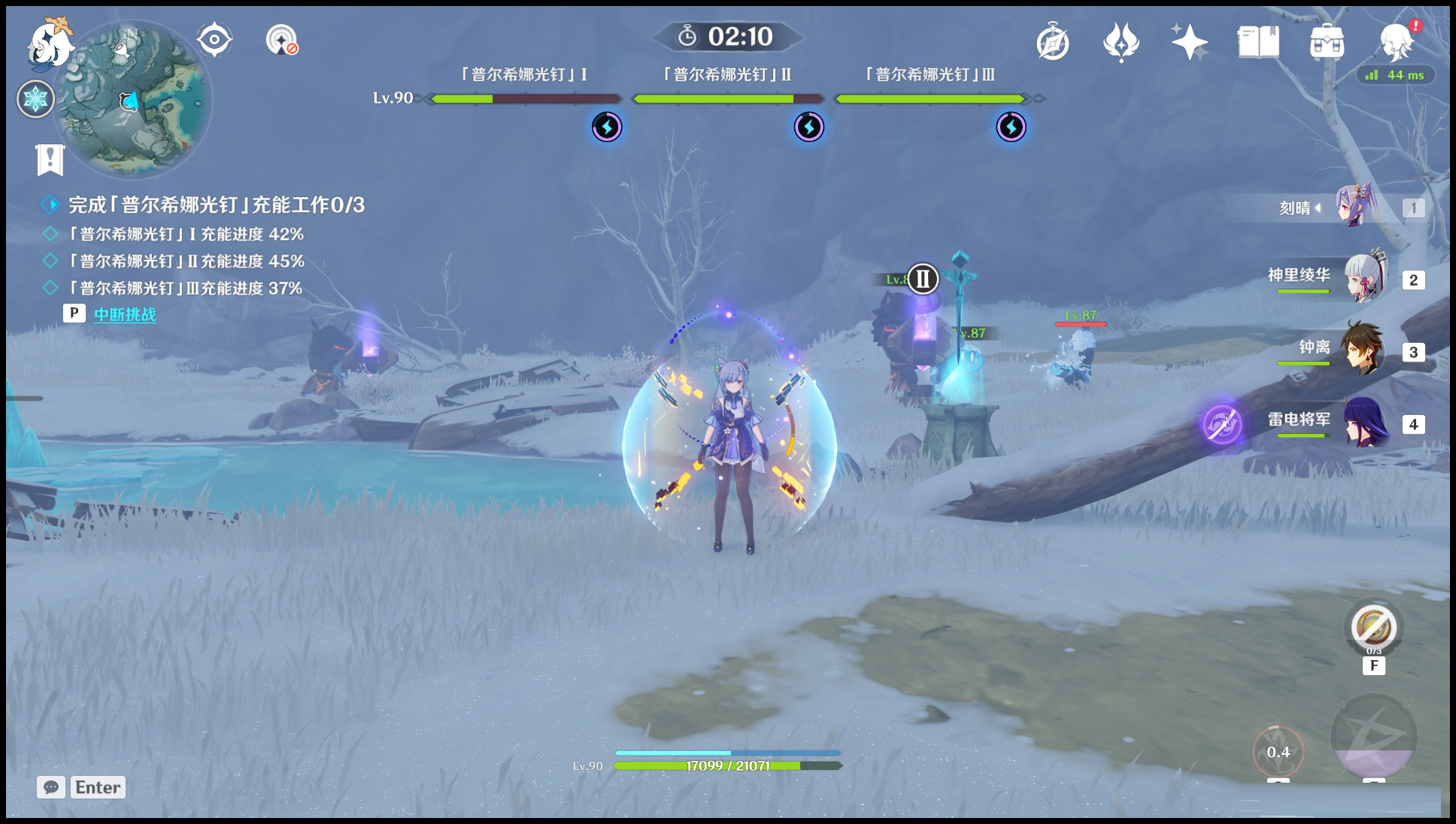Click 中断挑战 to abort the challenge
1456x824 pixels.
click(125, 314)
